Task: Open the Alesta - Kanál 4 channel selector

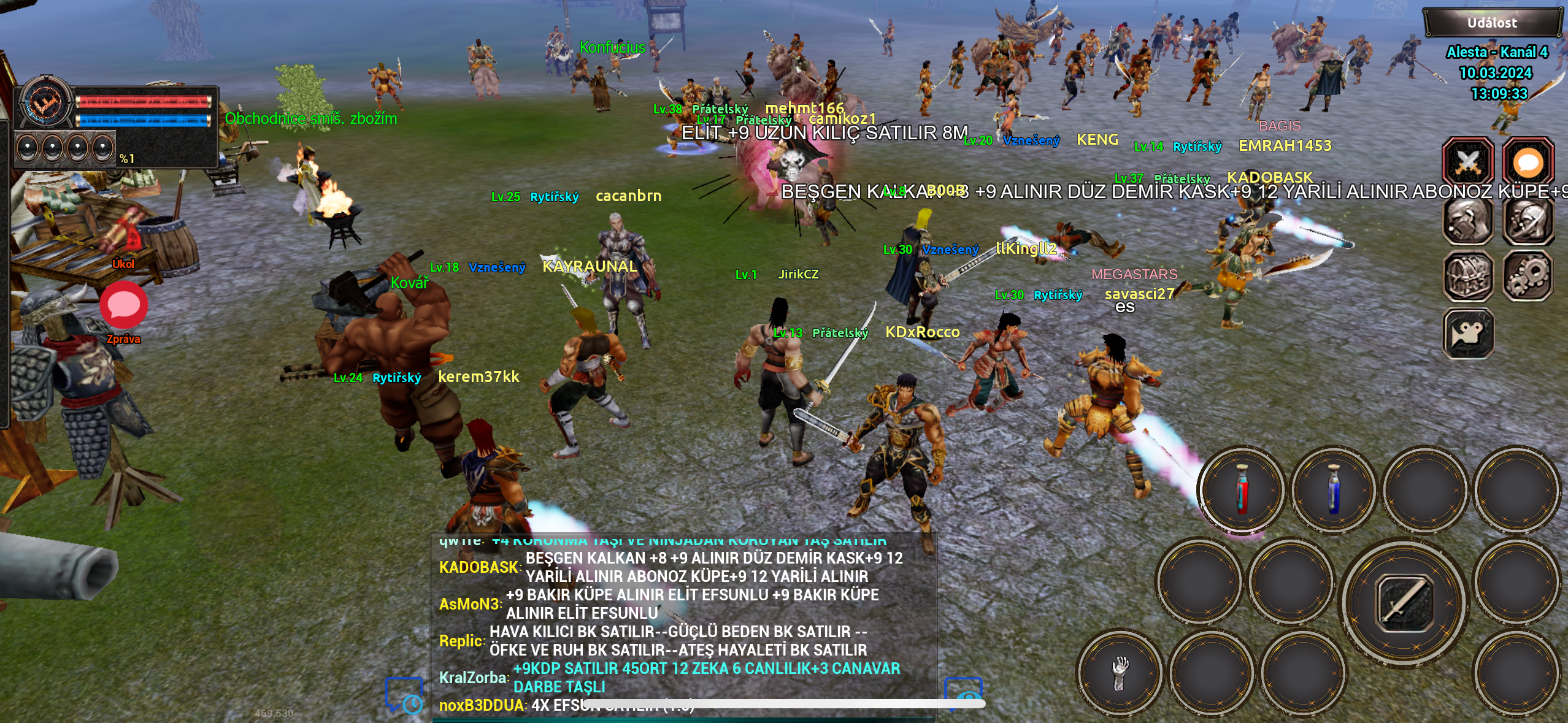Action: point(1498,52)
